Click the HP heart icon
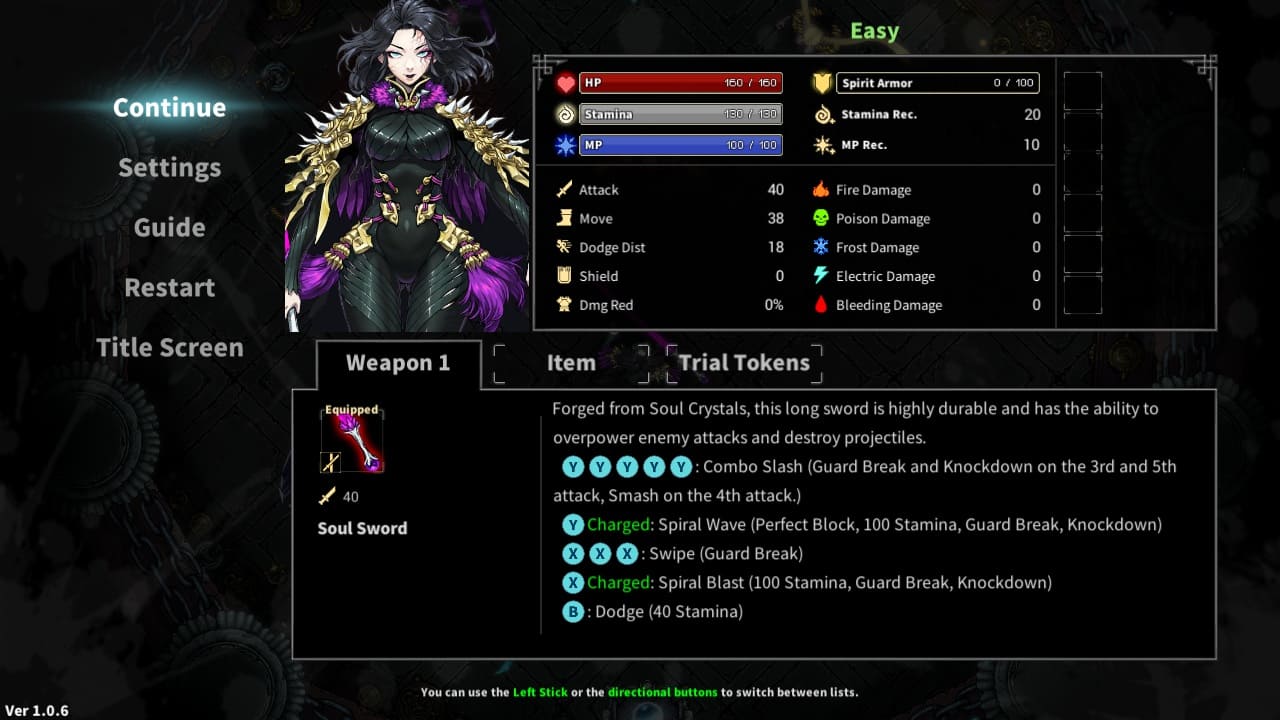The width and height of the screenshot is (1280, 720). point(568,82)
